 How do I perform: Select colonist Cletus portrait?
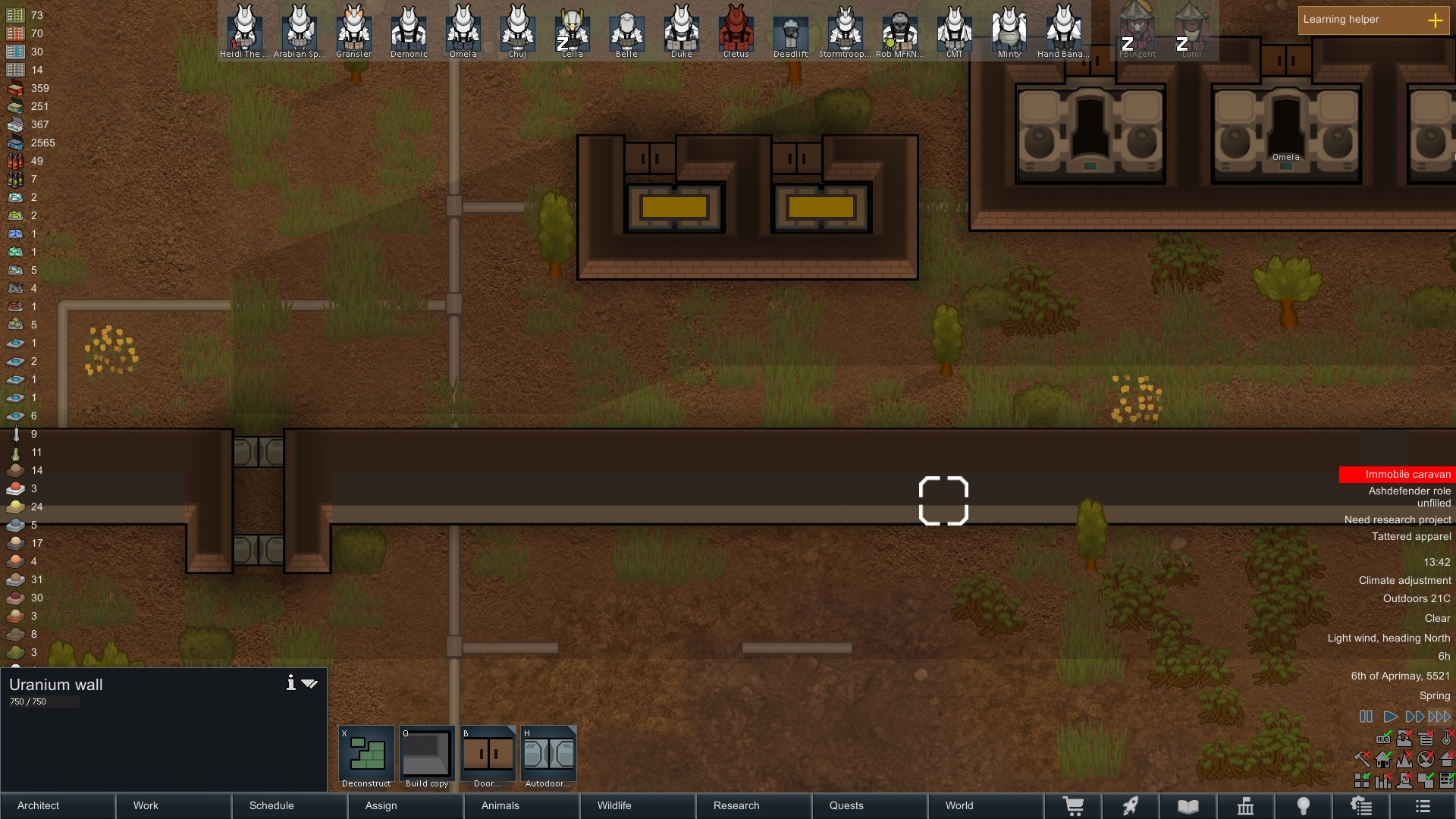click(x=736, y=30)
